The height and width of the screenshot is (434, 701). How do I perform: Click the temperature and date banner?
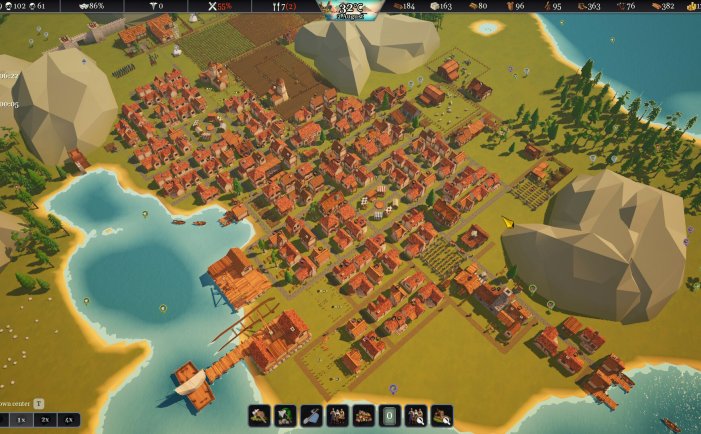click(x=349, y=9)
